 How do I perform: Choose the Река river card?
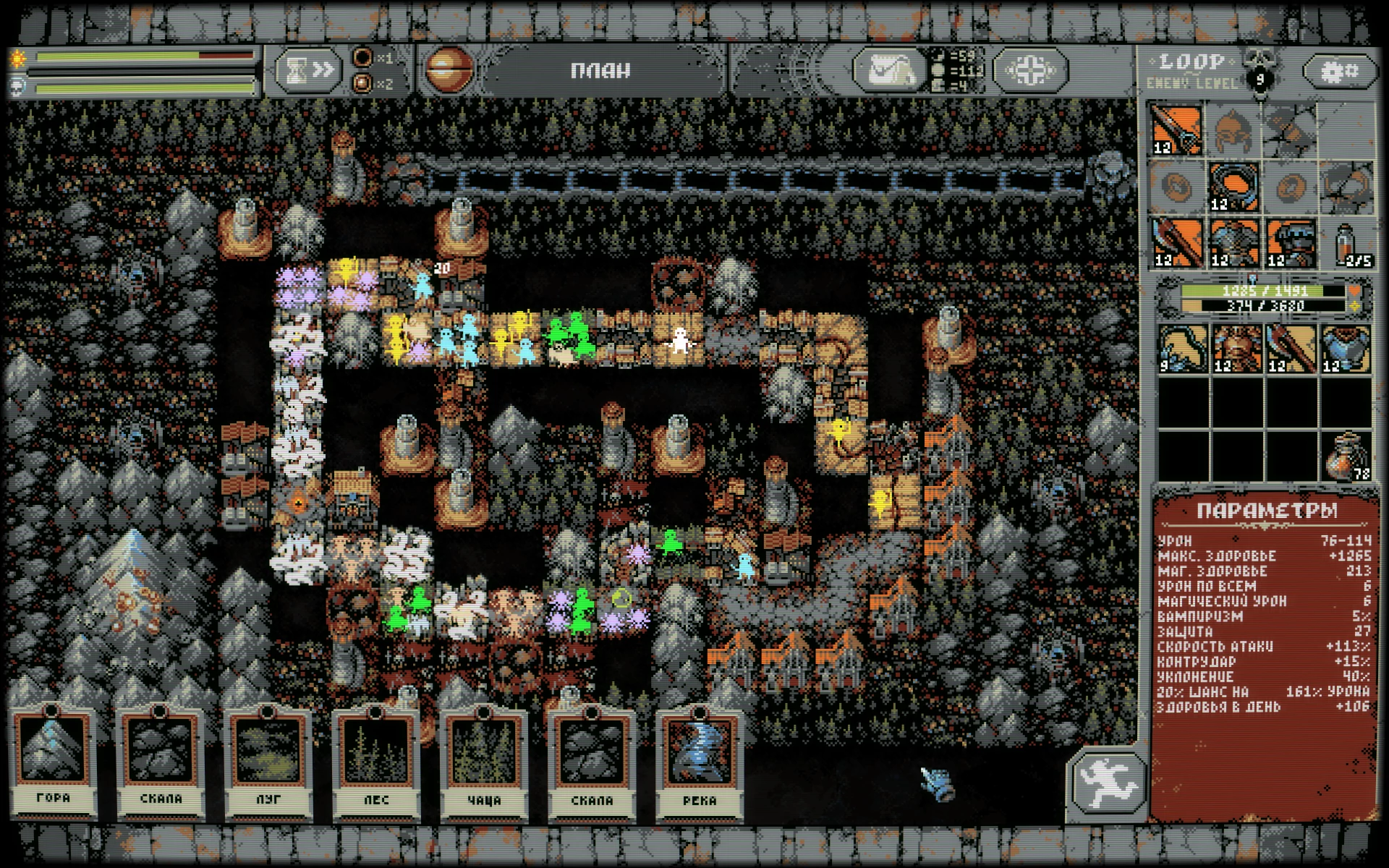point(700,759)
